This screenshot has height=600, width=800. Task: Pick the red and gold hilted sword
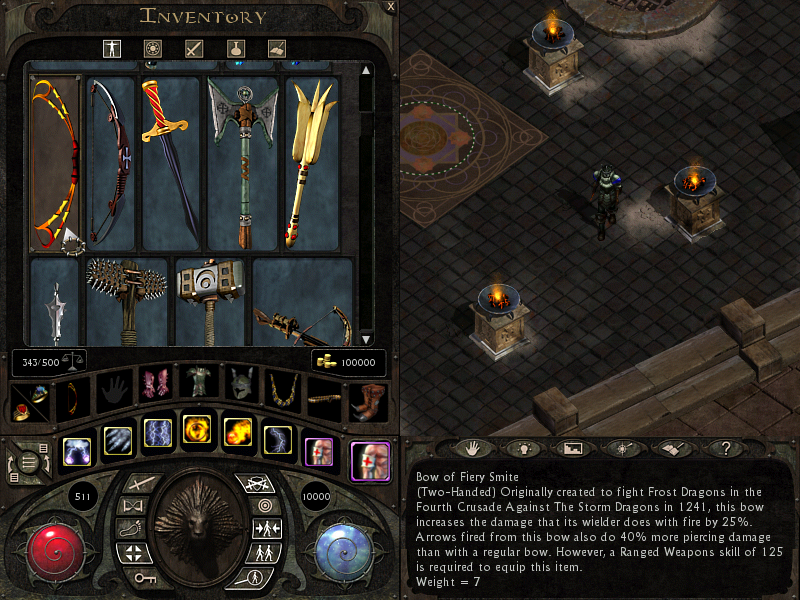(171, 160)
